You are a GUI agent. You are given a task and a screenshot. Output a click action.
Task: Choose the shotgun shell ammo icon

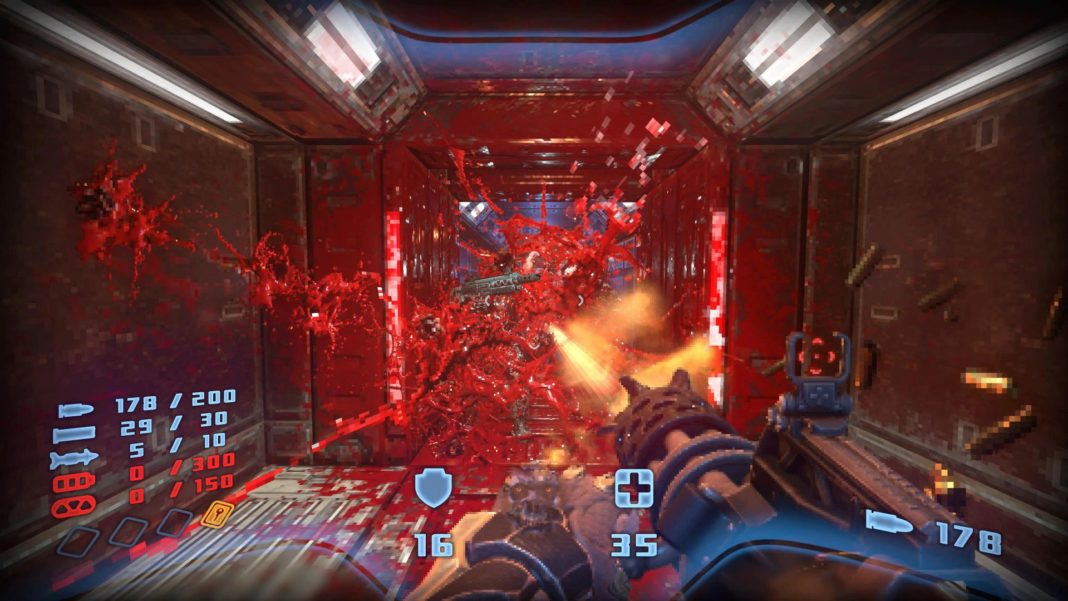(76, 433)
